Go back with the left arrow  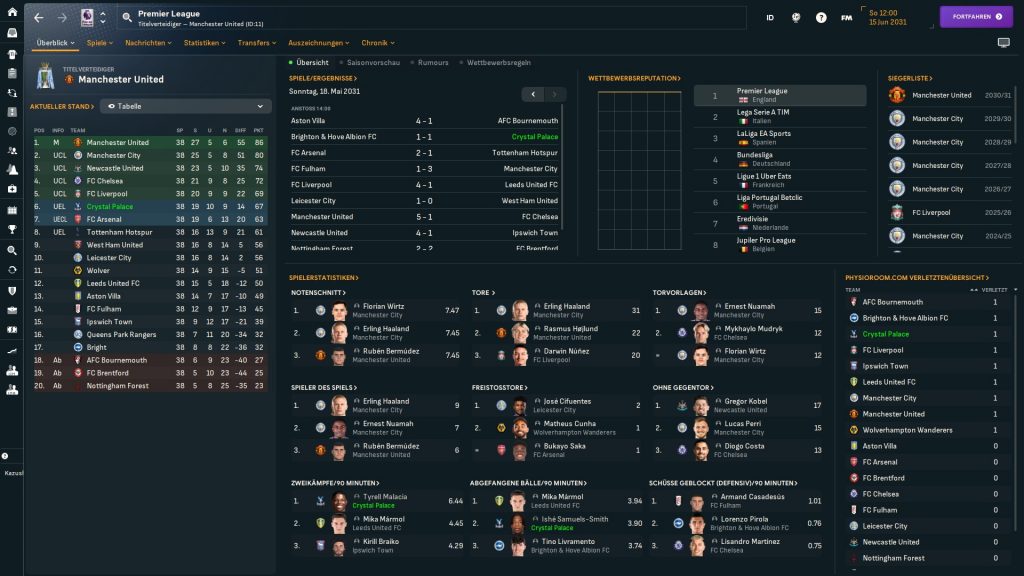pyautogui.click(x=38, y=18)
